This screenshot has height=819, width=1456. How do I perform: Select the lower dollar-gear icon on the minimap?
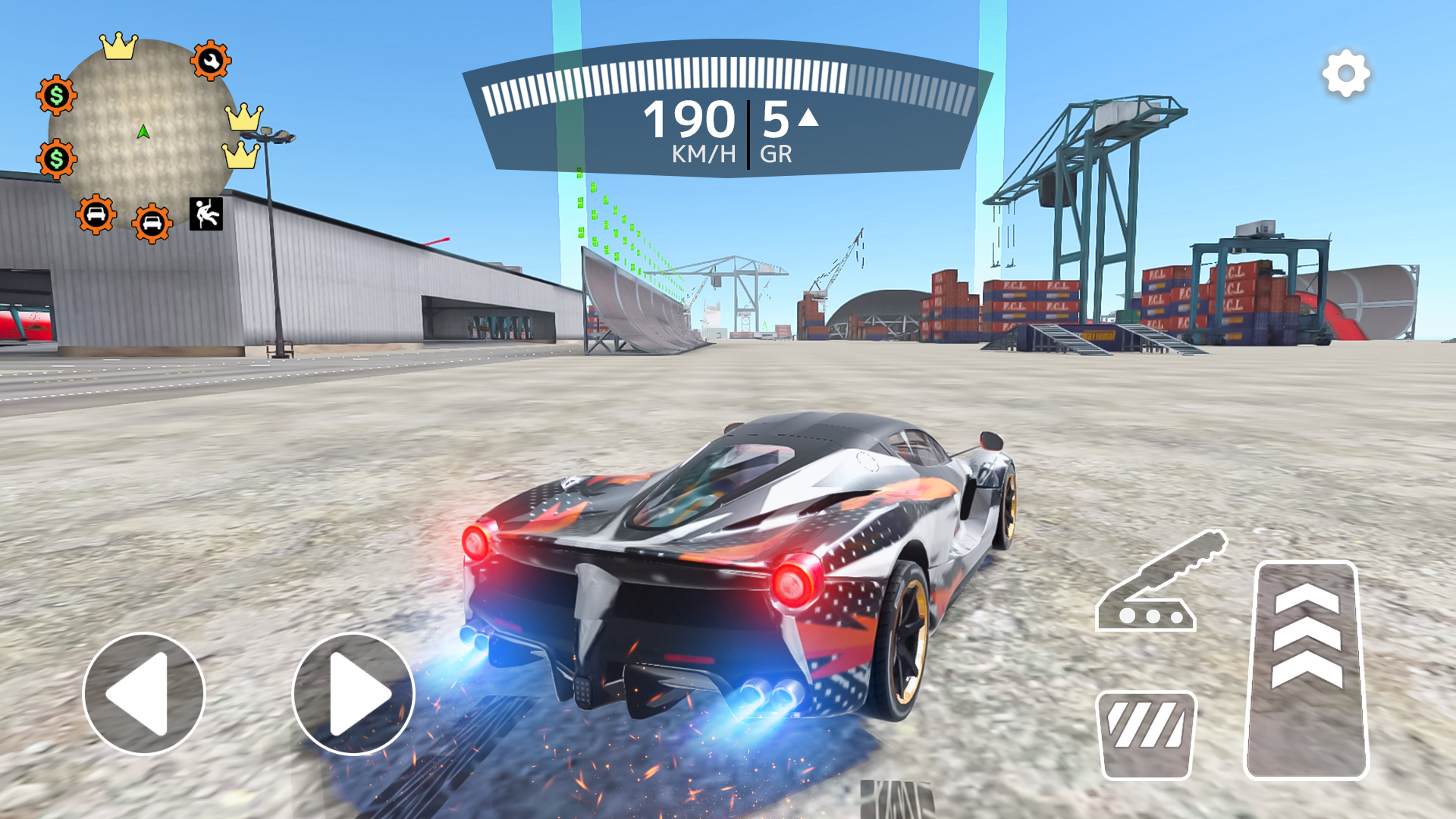55,159
